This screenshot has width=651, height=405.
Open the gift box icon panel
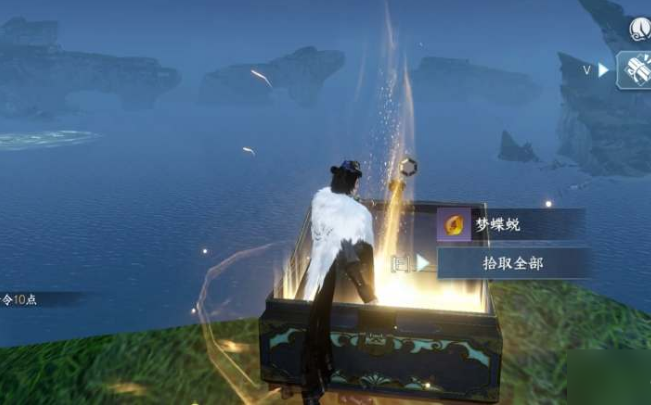tap(634, 70)
